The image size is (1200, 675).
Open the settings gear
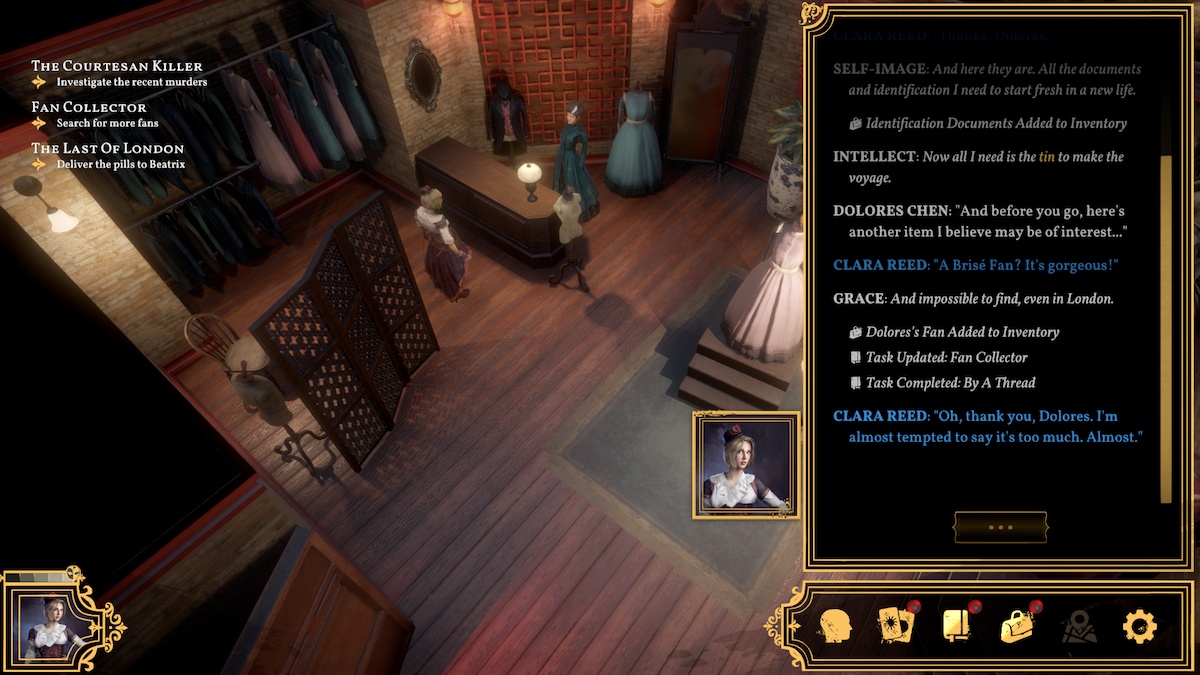[x=1139, y=627]
